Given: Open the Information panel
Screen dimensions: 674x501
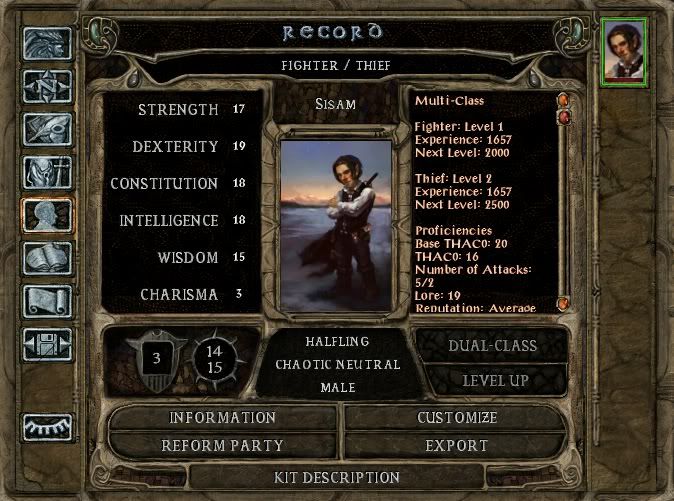Looking at the screenshot, I should pyautogui.click(x=222, y=417).
